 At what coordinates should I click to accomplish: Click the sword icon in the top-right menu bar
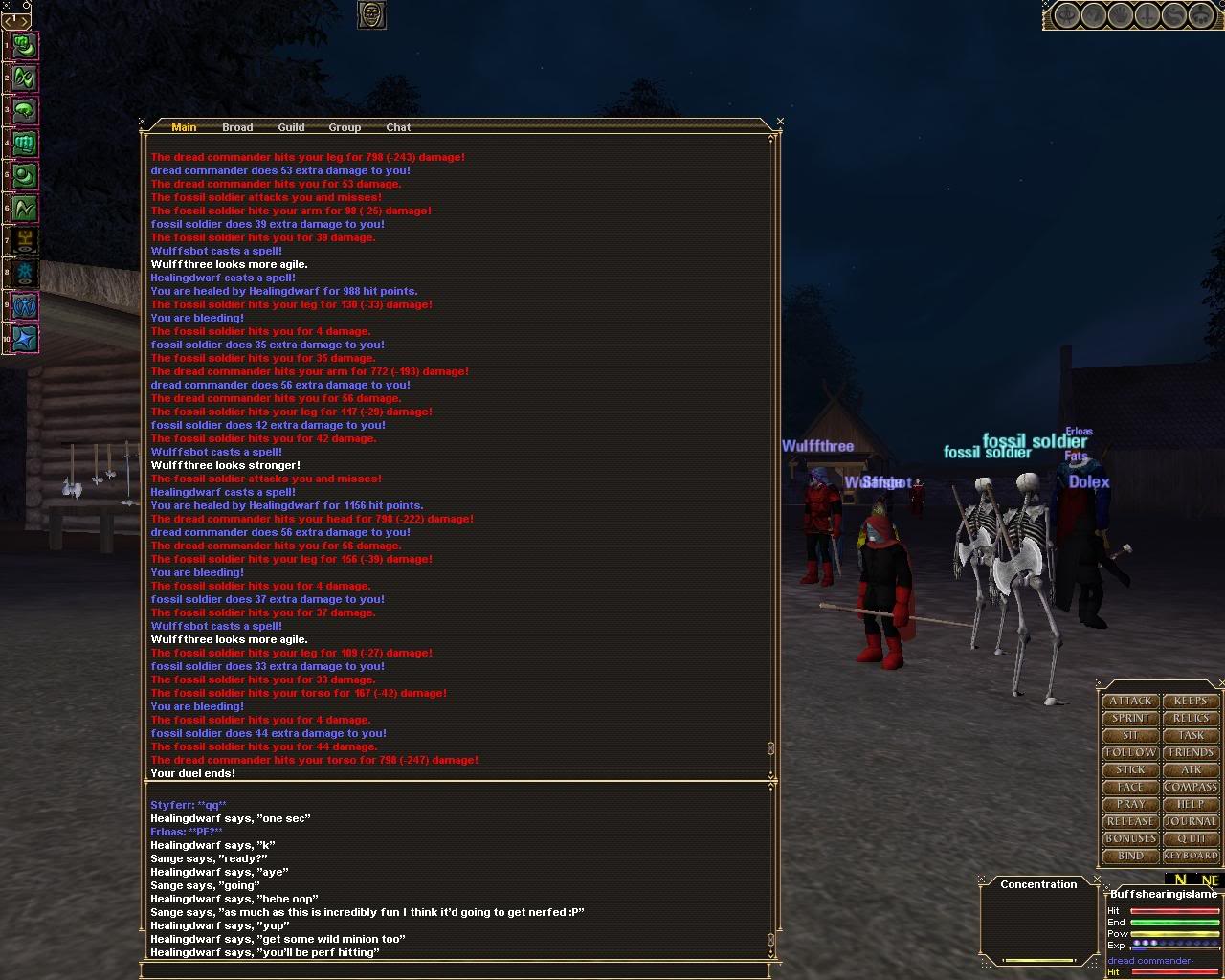click(x=1147, y=15)
